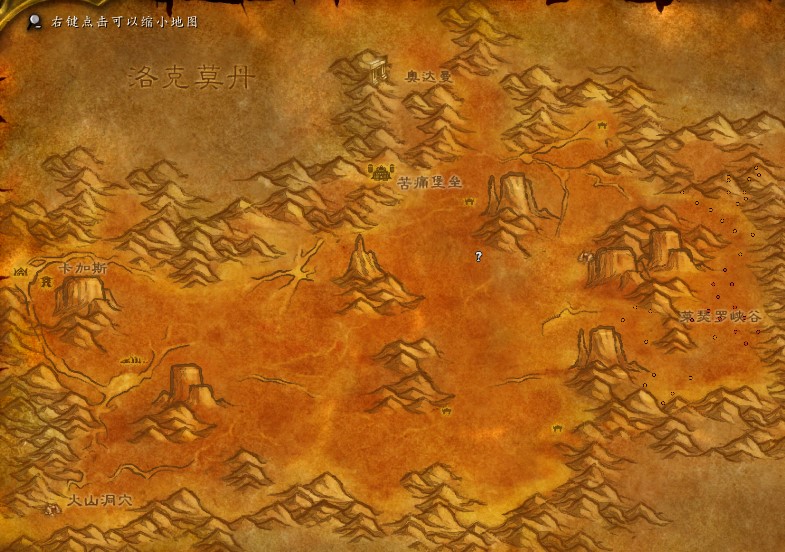The image size is (785, 552).
Task: Click the magnifying glass zoom icon
Action: 36,20
